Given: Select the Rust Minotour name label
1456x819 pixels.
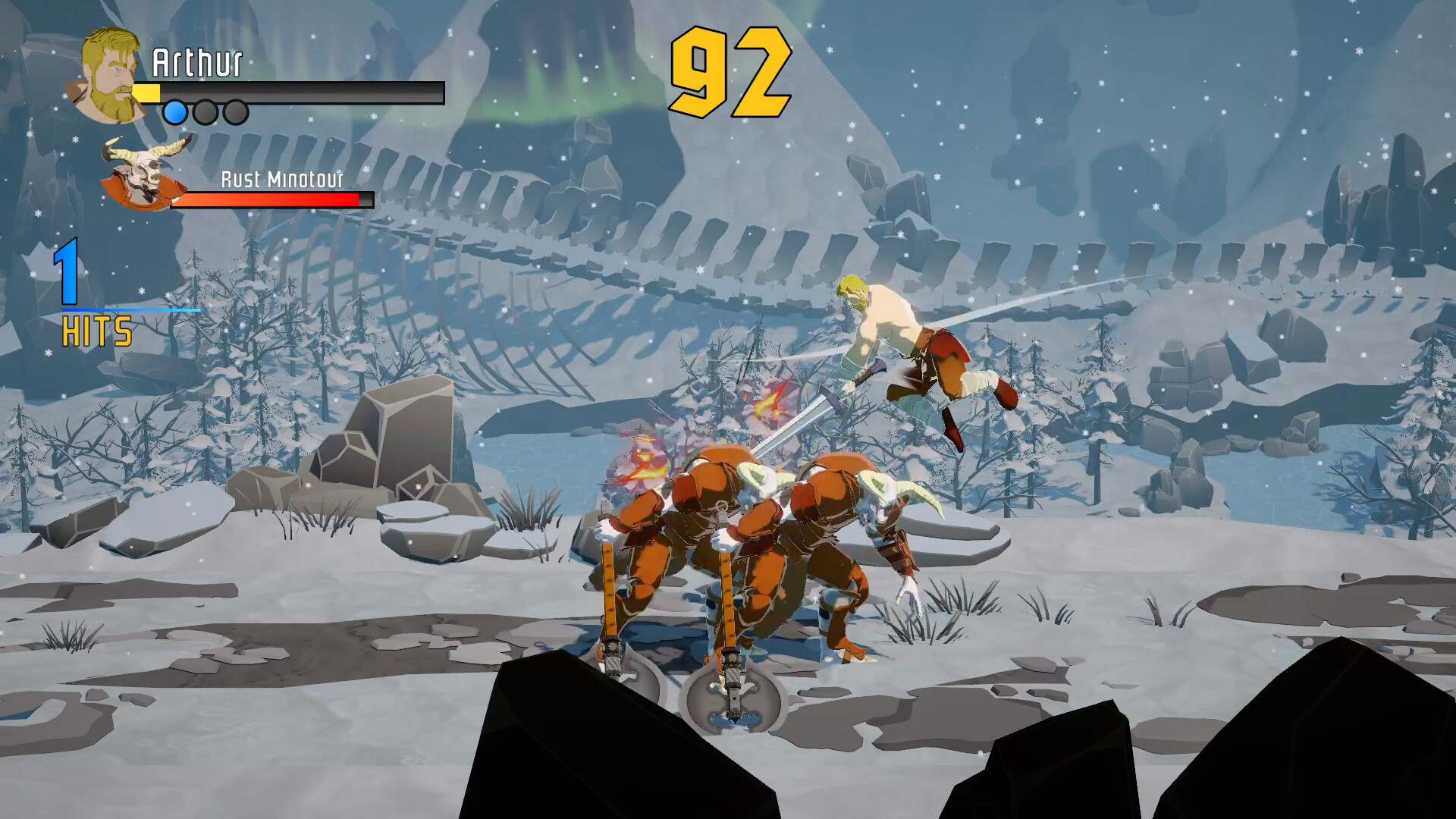Looking at the screenshot, I should (x=281, y=180).
